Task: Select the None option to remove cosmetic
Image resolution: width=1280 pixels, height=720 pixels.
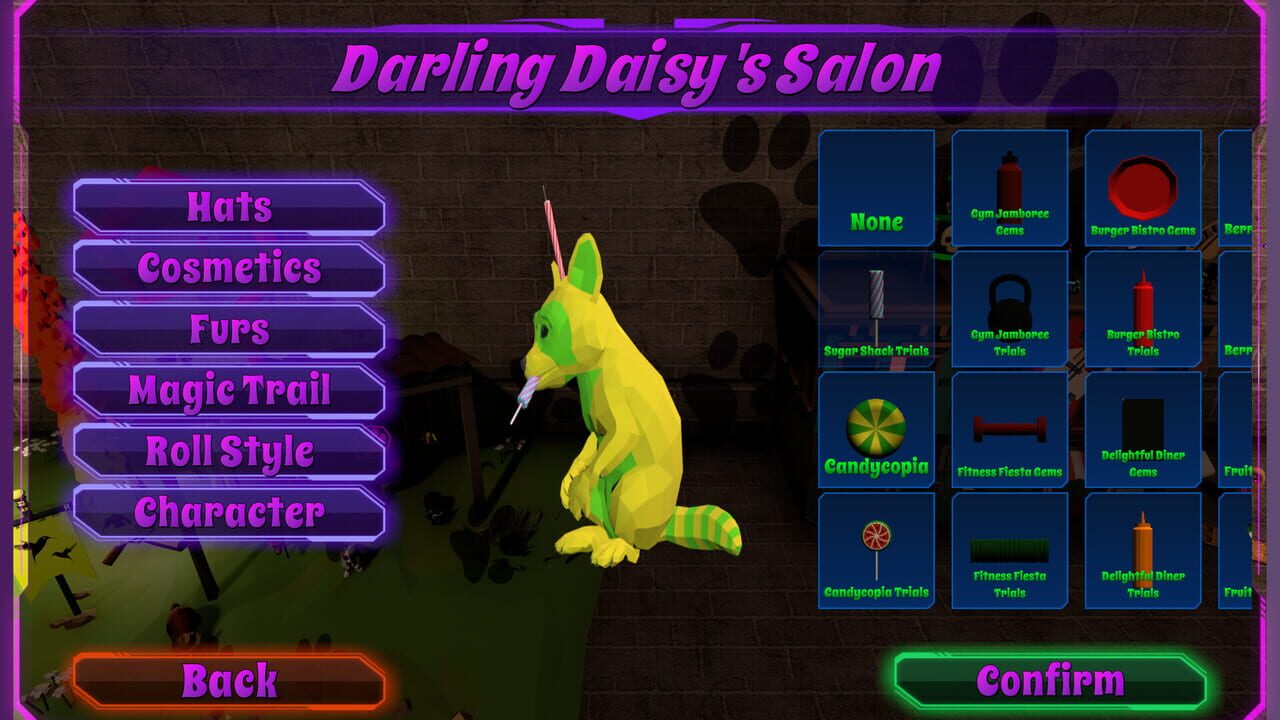Action: (875, 188)
